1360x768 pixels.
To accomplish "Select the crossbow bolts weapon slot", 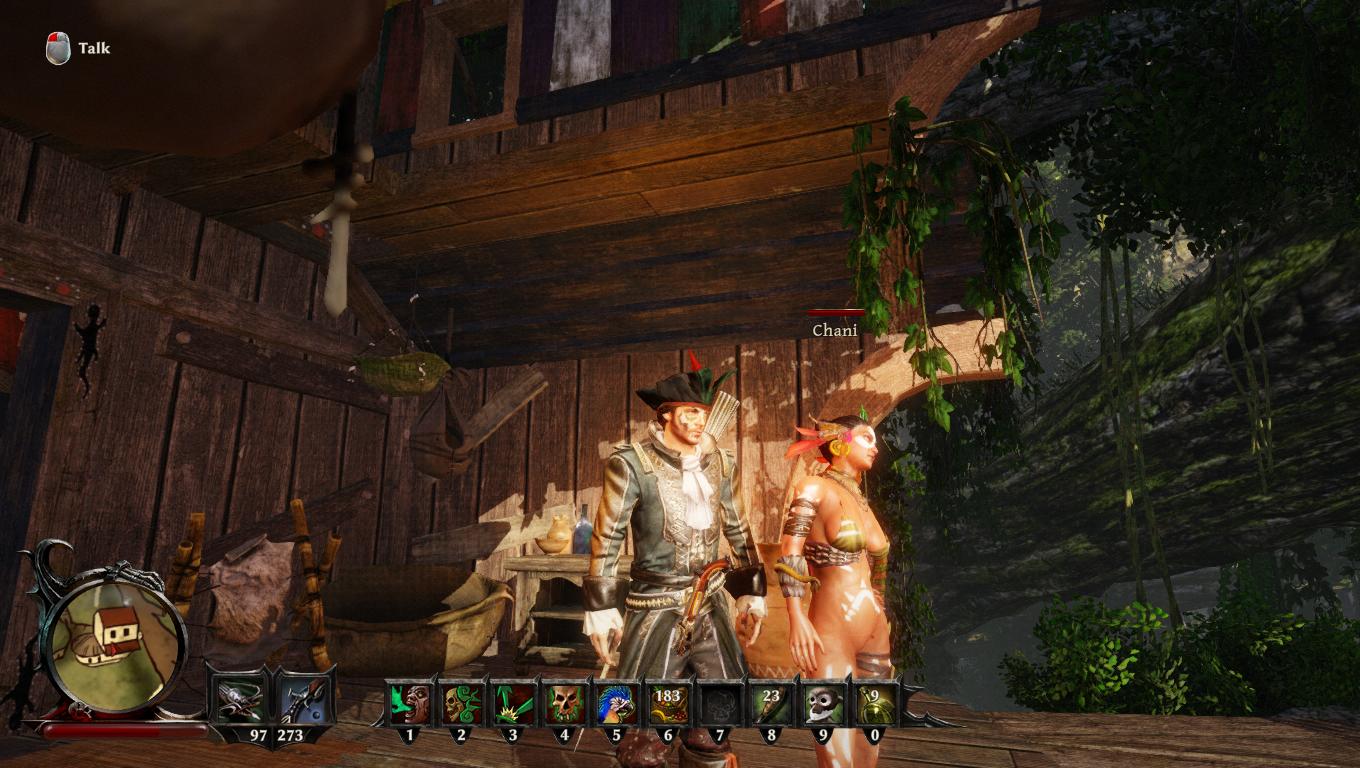I will tap(240, 702).
